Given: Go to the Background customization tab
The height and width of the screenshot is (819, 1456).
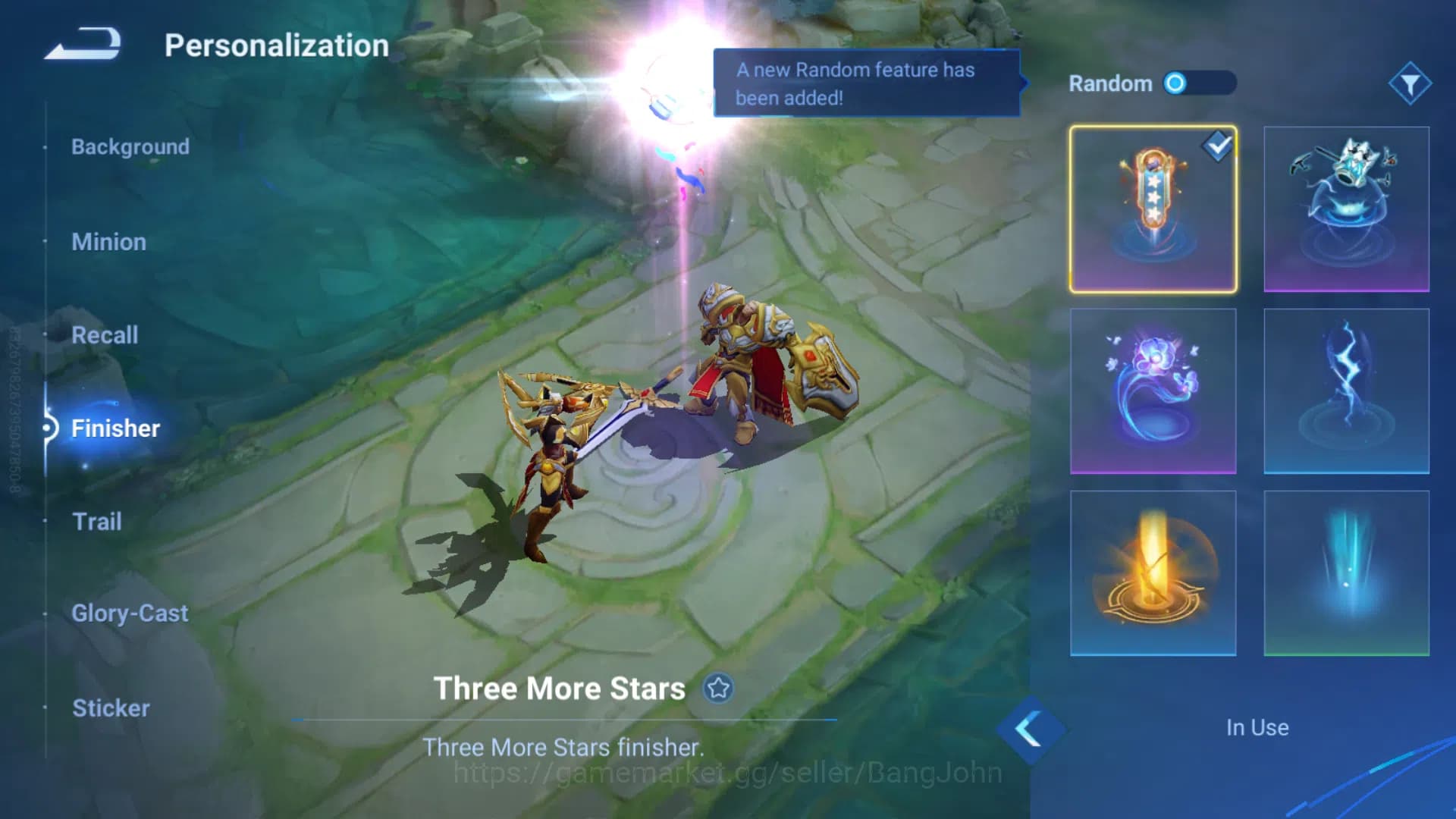Looking at the screenshot, I should 130,146.
